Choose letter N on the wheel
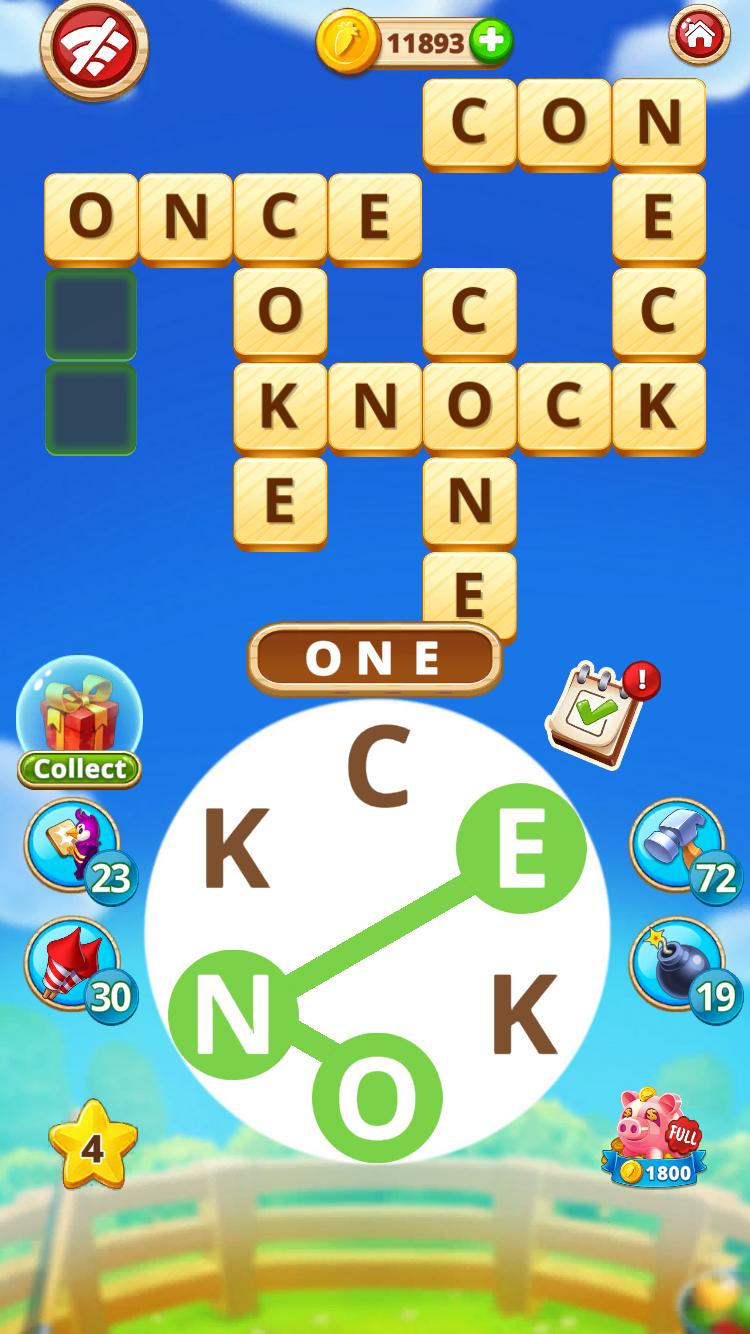Image resolution: width=750 pixels, height=1334 pixels. click(233, 1014)
